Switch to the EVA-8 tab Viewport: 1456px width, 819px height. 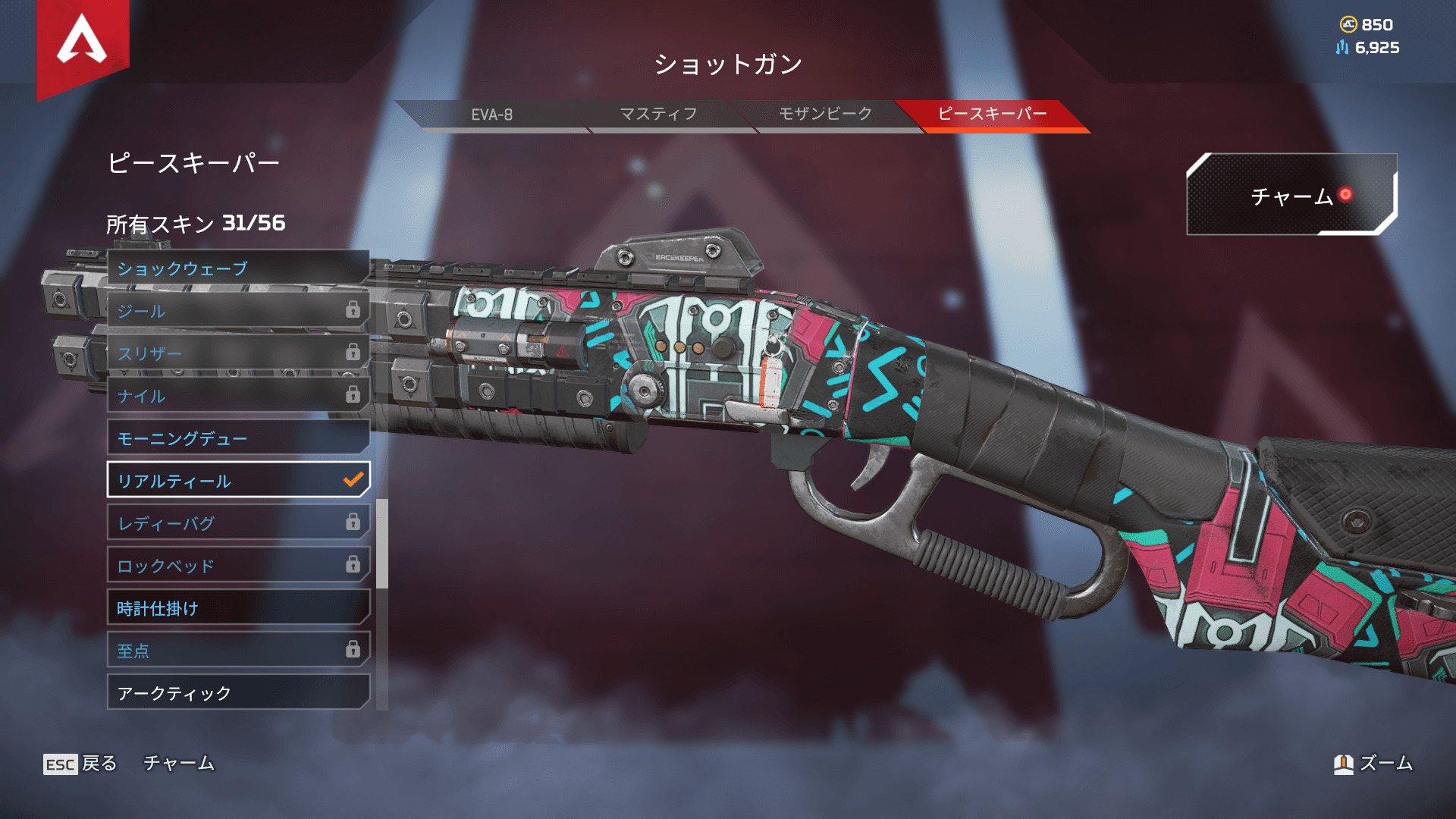coord(491,115)
